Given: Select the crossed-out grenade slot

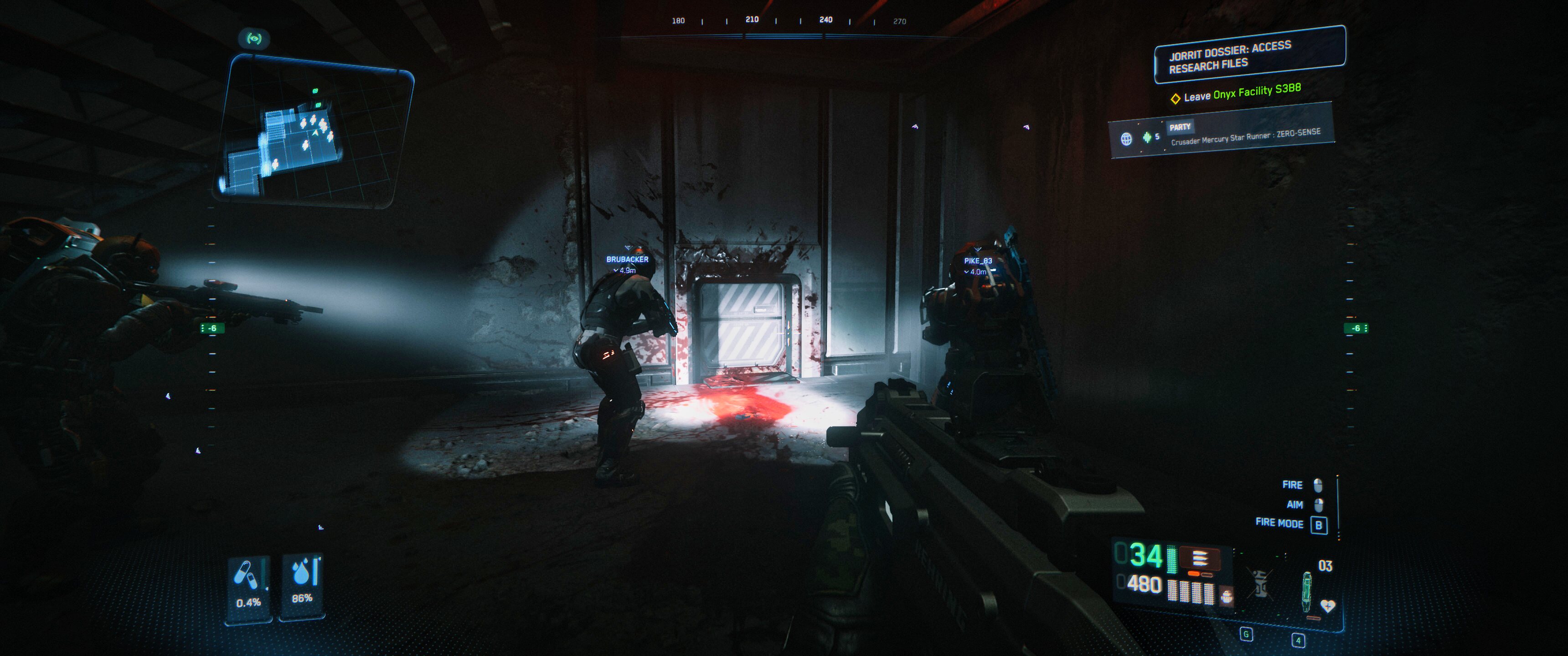Looking at the screenshot, I should point(1261,584).
